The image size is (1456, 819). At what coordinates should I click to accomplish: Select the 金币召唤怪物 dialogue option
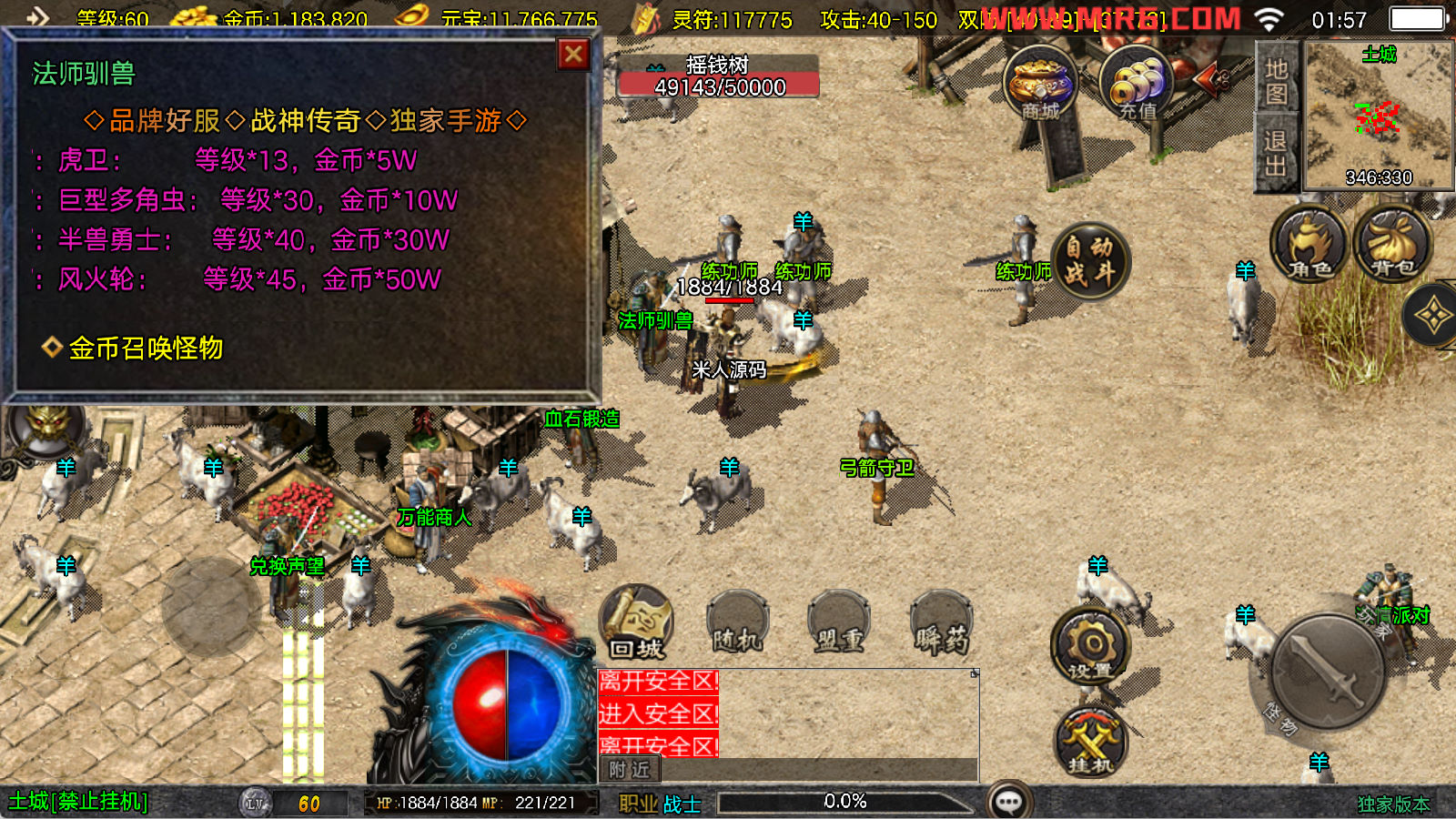(146, 348)
